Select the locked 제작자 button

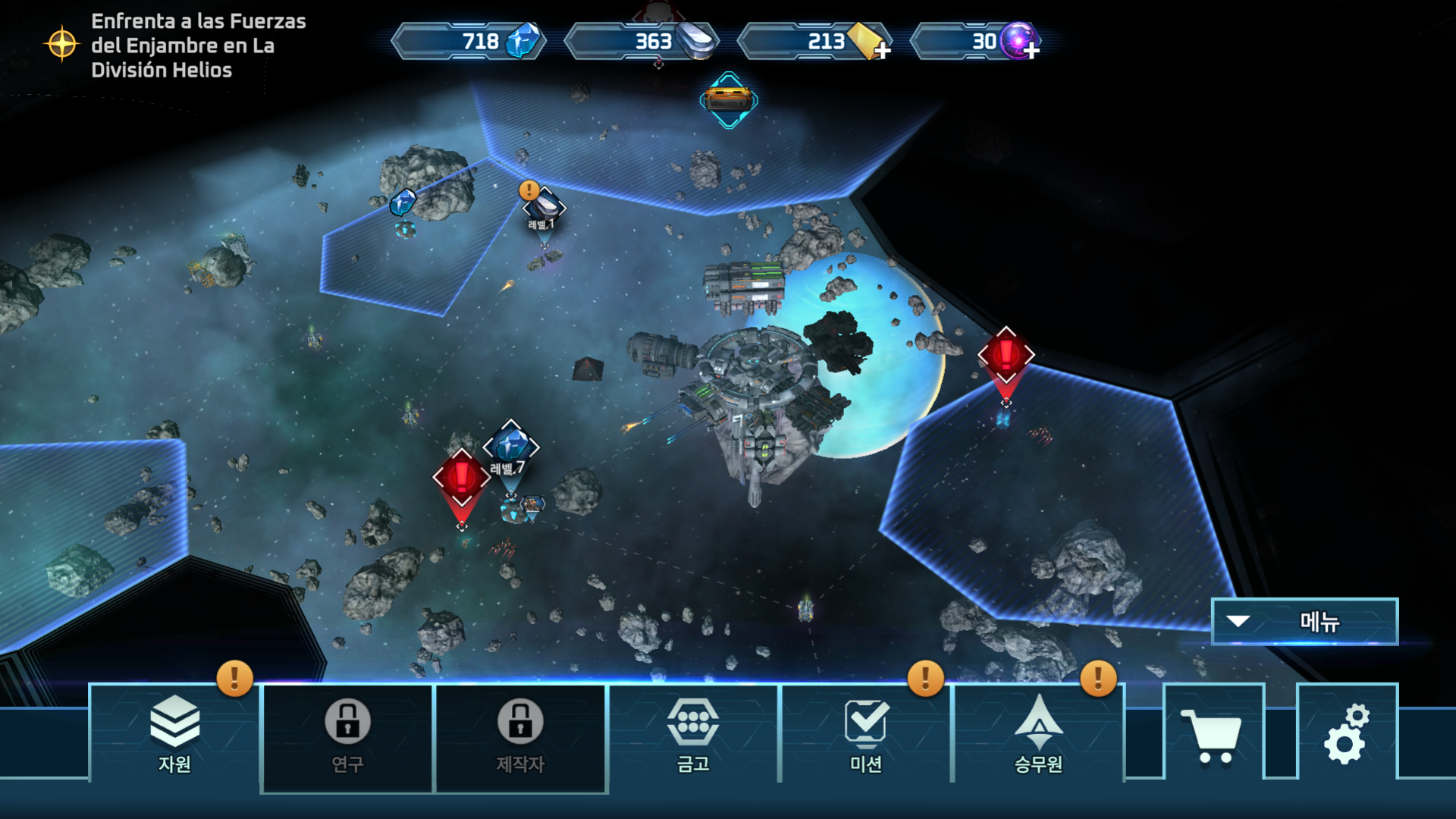[520, 737]
